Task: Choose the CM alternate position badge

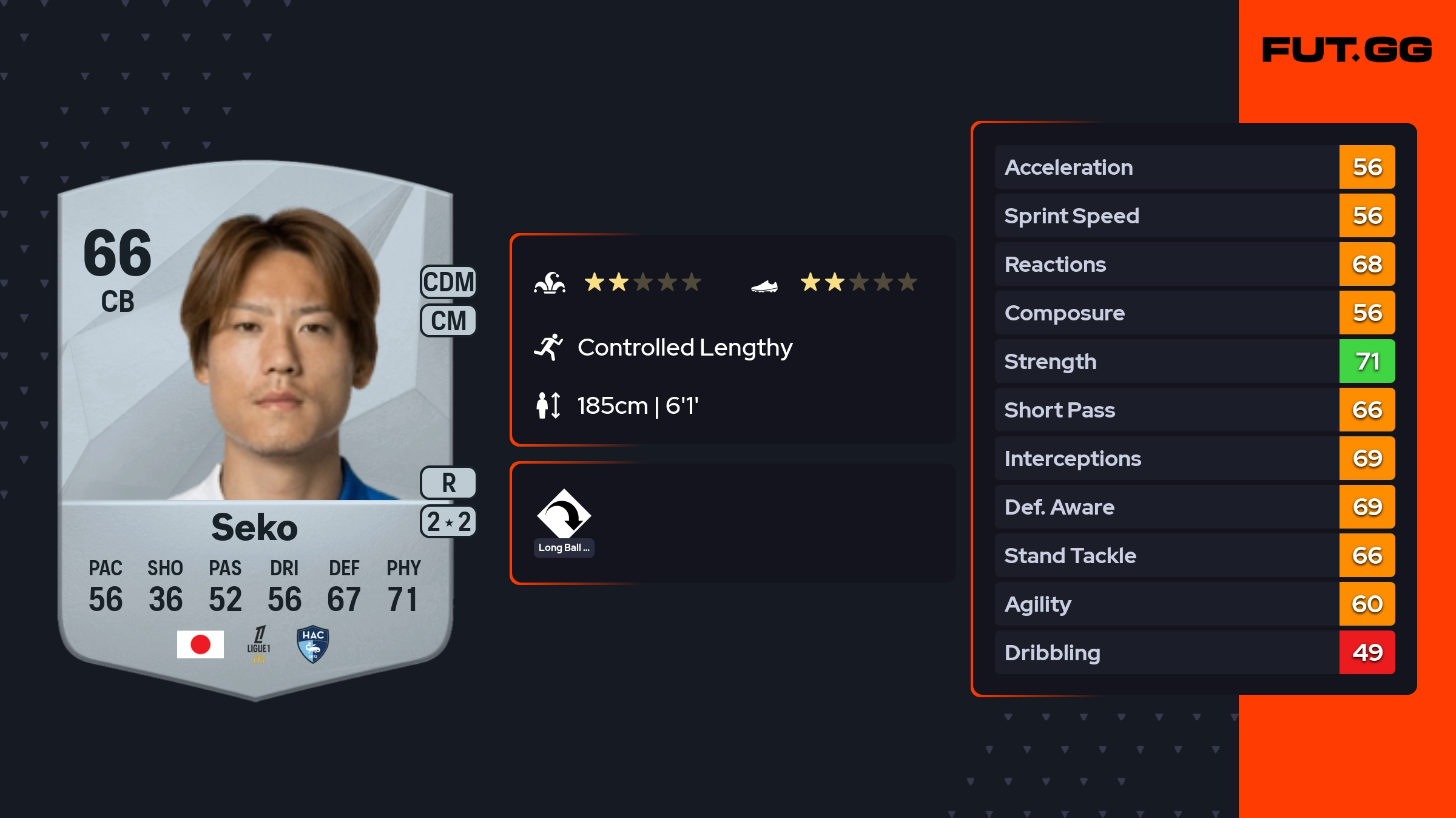Action: [448, 320]
